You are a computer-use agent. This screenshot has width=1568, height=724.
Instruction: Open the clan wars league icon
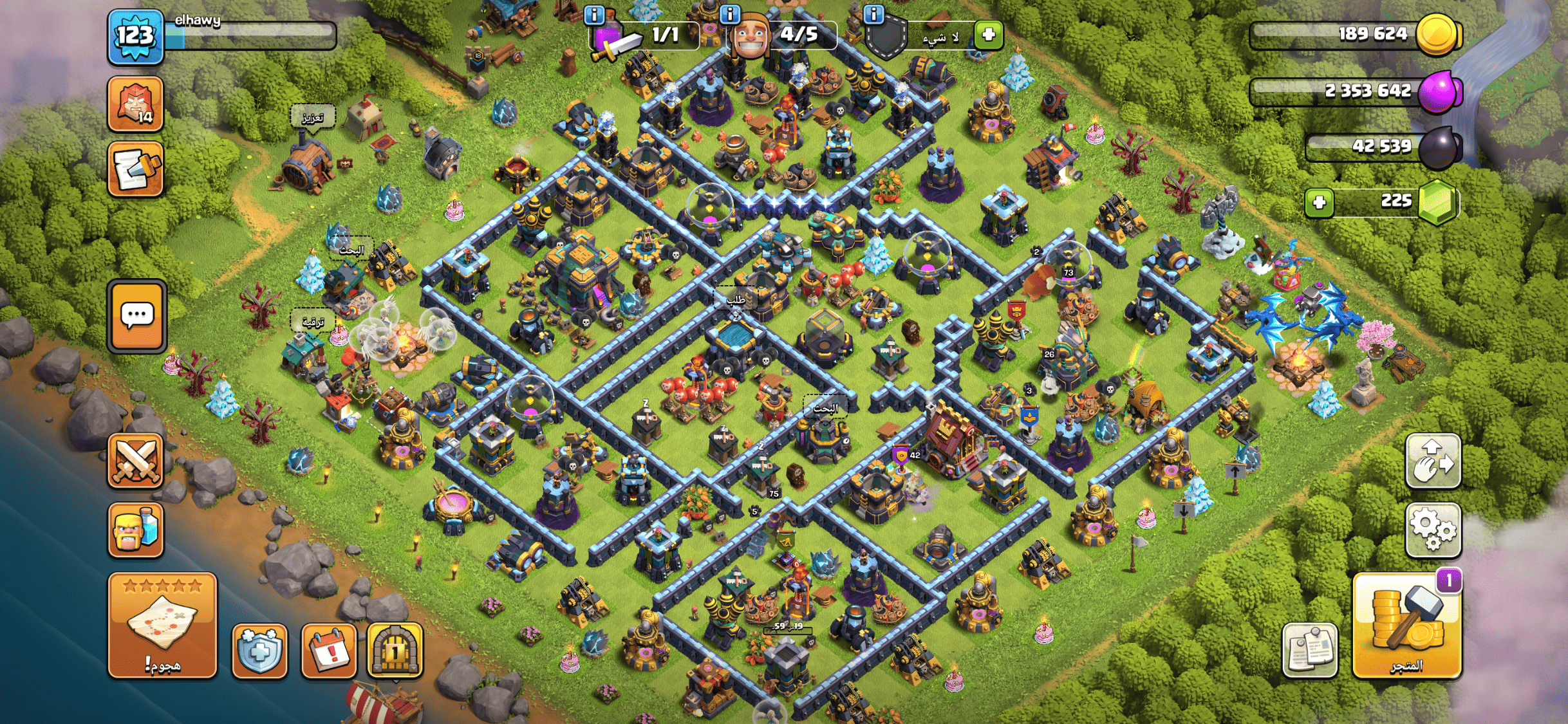point(135,103)
